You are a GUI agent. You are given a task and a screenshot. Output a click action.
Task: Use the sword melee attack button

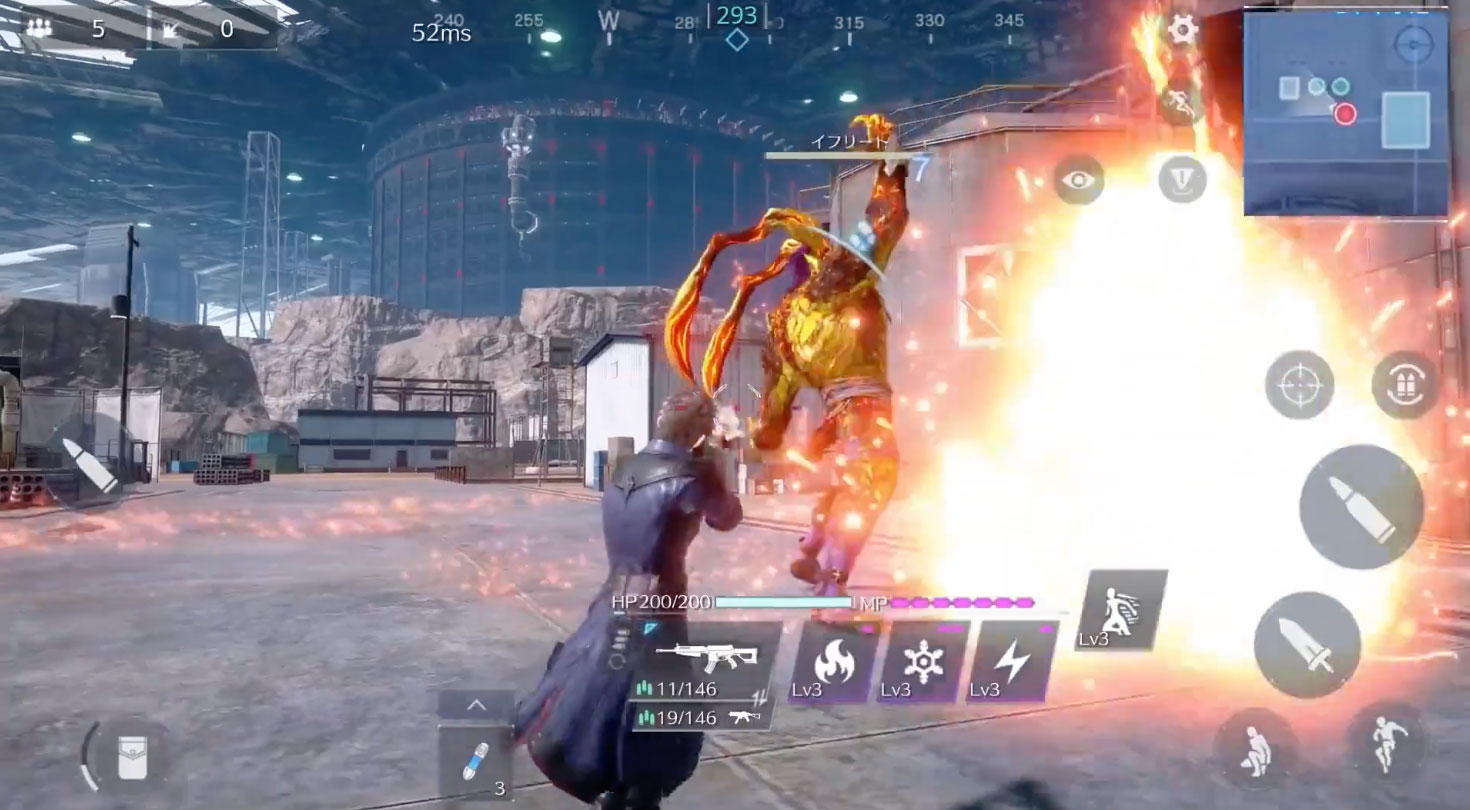coord(1307,644)
